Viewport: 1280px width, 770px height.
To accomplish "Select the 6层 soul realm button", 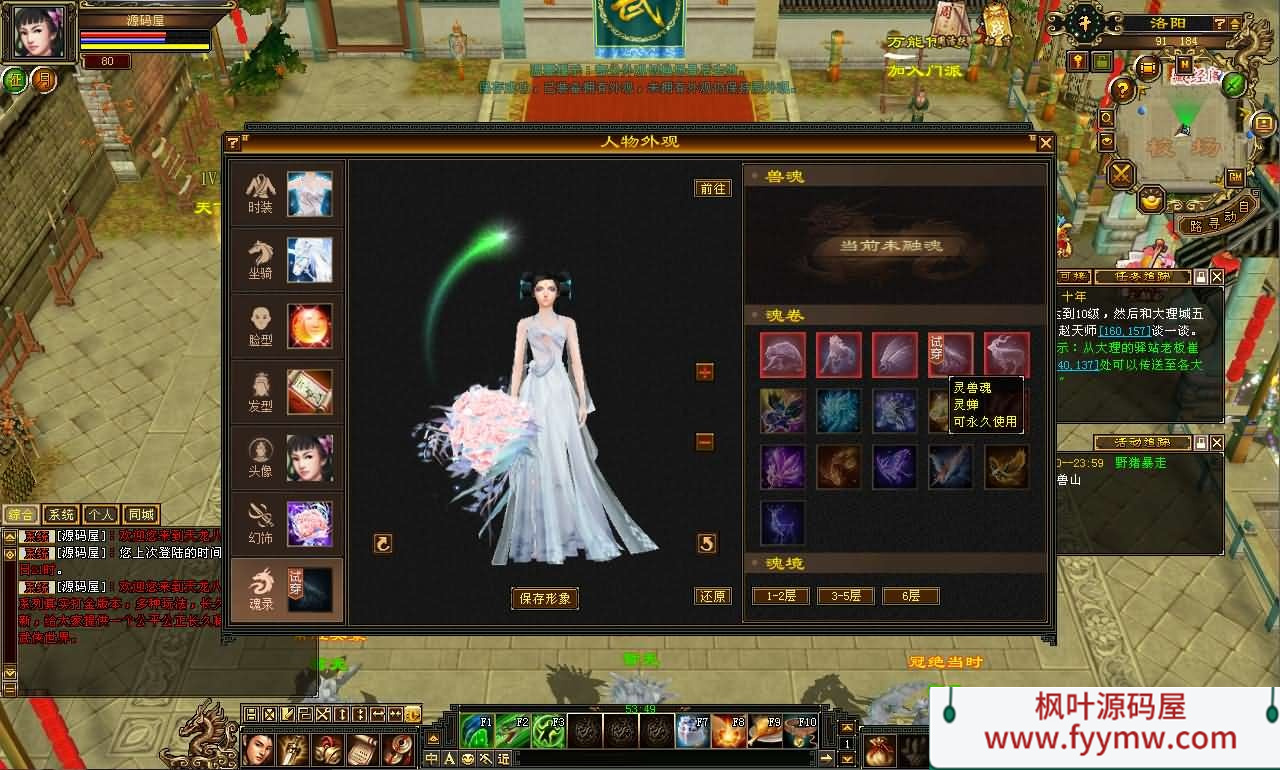I will tap(910, 596).
